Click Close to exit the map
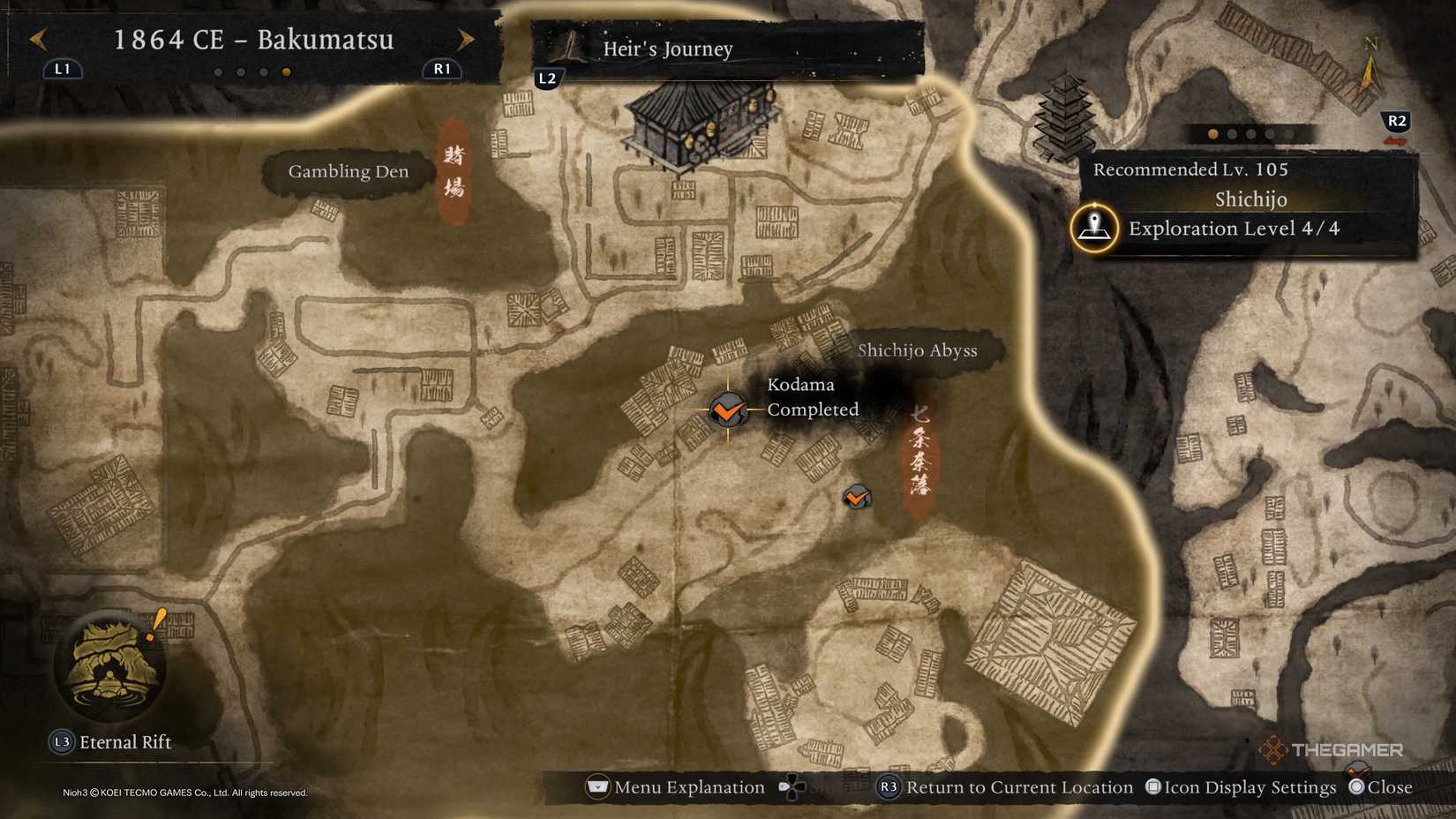Viewport: 1456px width, 819px height. point(1389,787)
